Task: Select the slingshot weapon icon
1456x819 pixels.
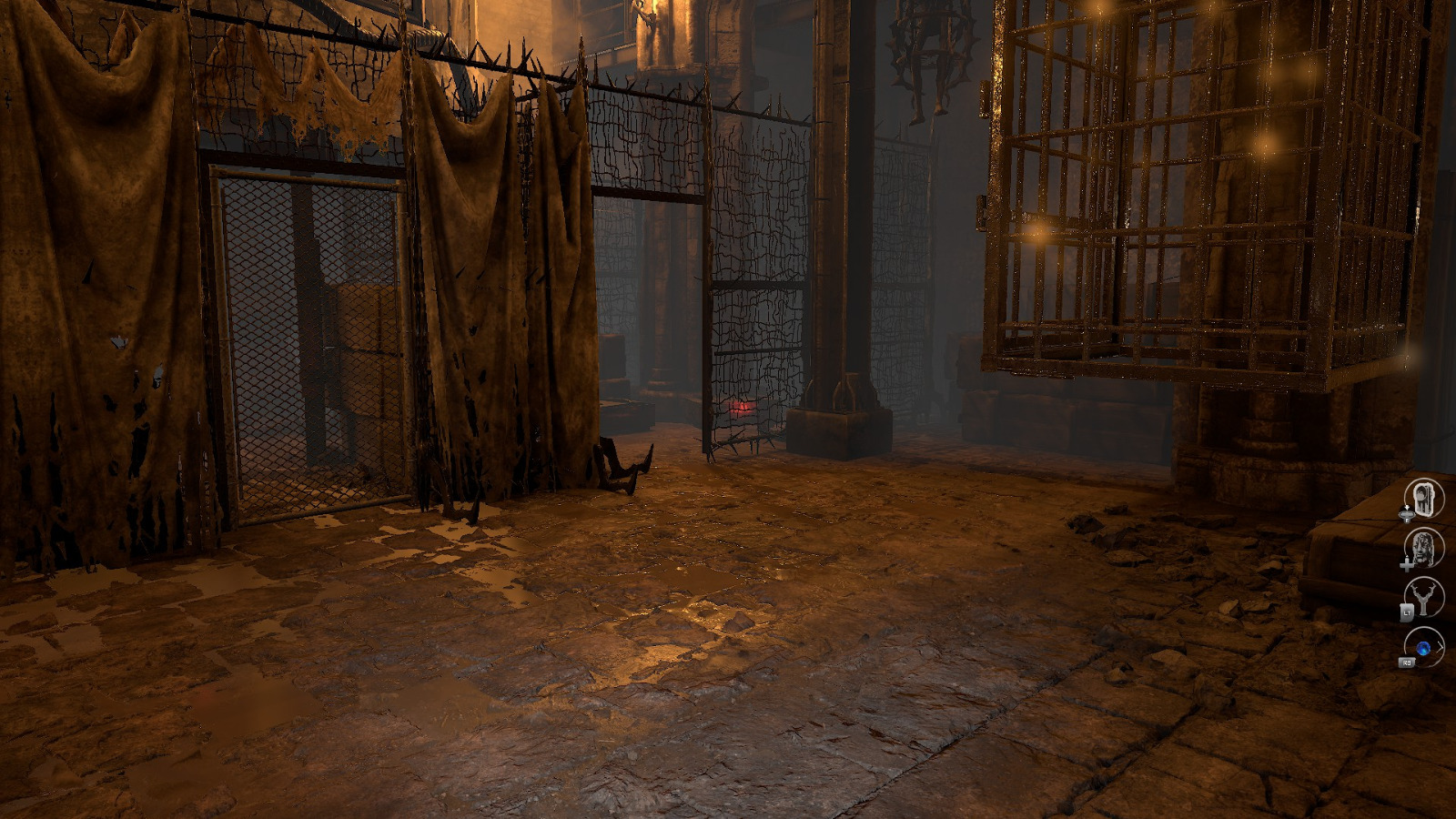Action: [1424, 600]
